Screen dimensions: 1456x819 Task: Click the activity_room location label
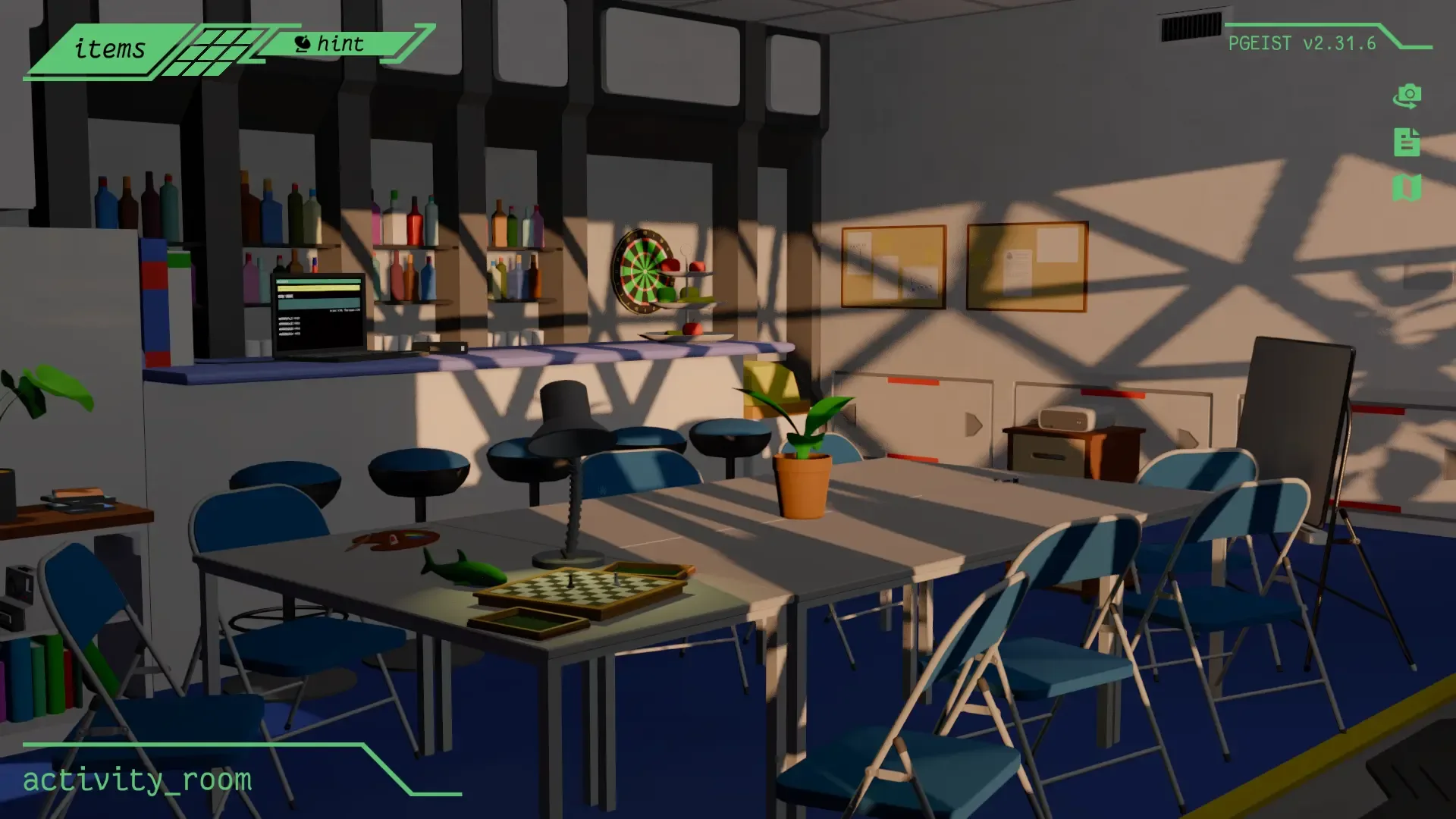click(136, 778)
